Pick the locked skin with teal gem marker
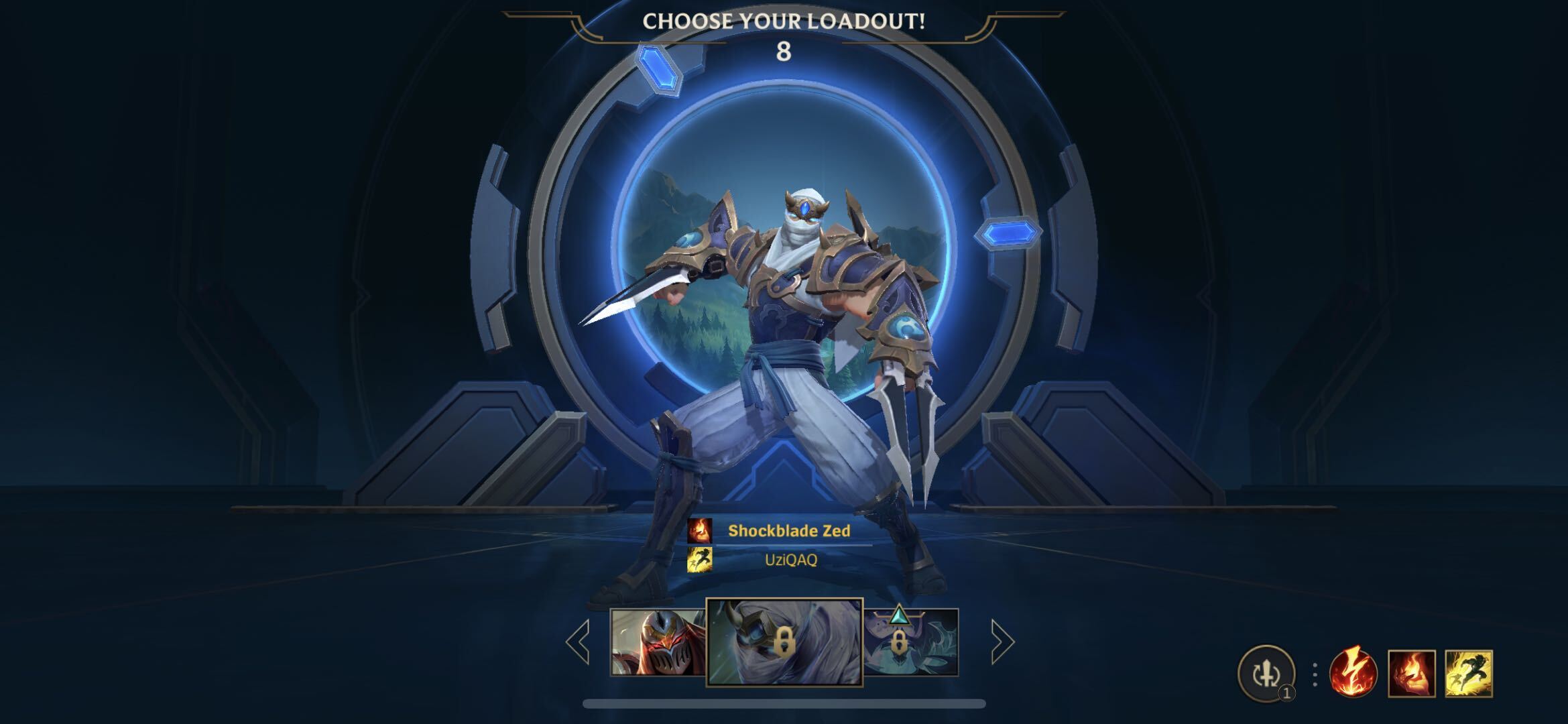 (911, 642)
